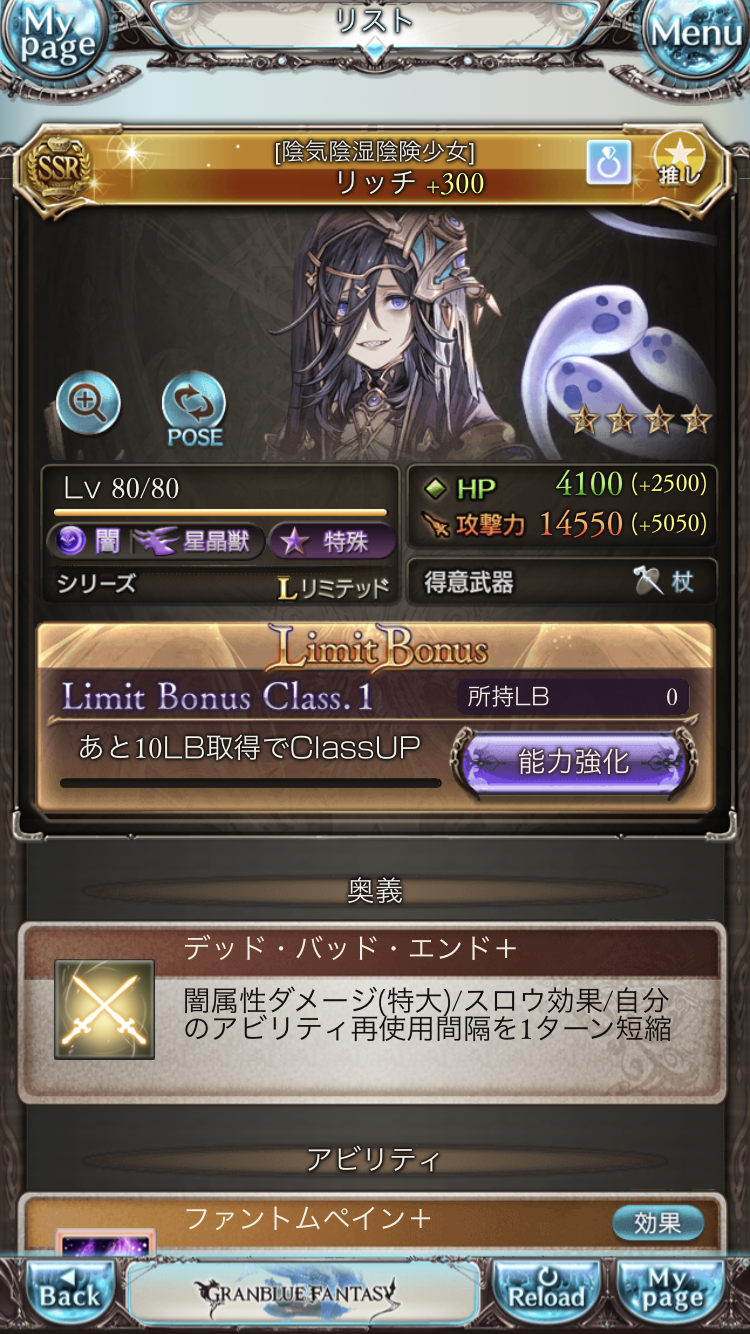Show 効果 details for ファントムペイン+

point(657,1222)
